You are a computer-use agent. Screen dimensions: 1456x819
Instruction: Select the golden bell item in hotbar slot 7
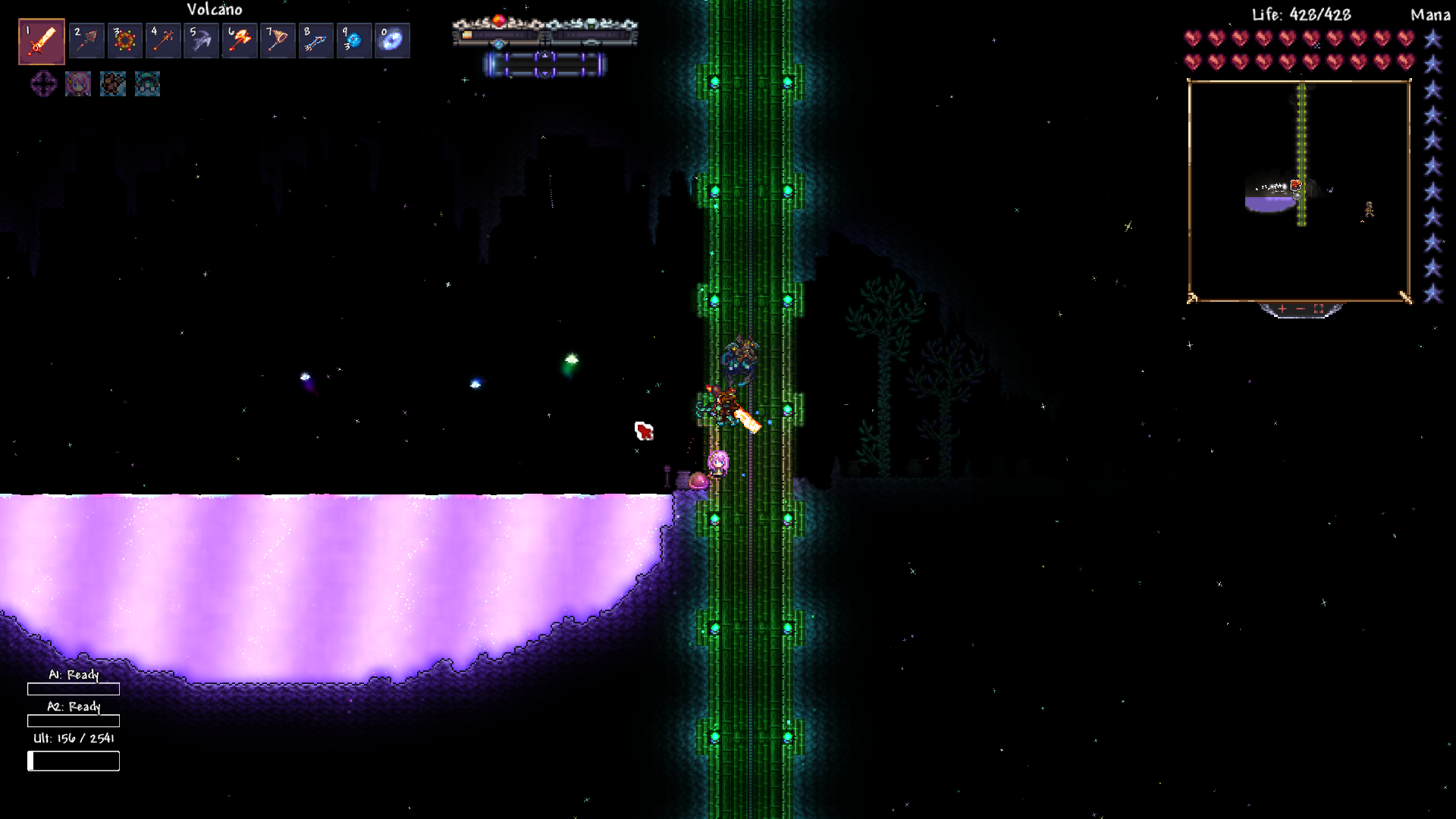278,39
